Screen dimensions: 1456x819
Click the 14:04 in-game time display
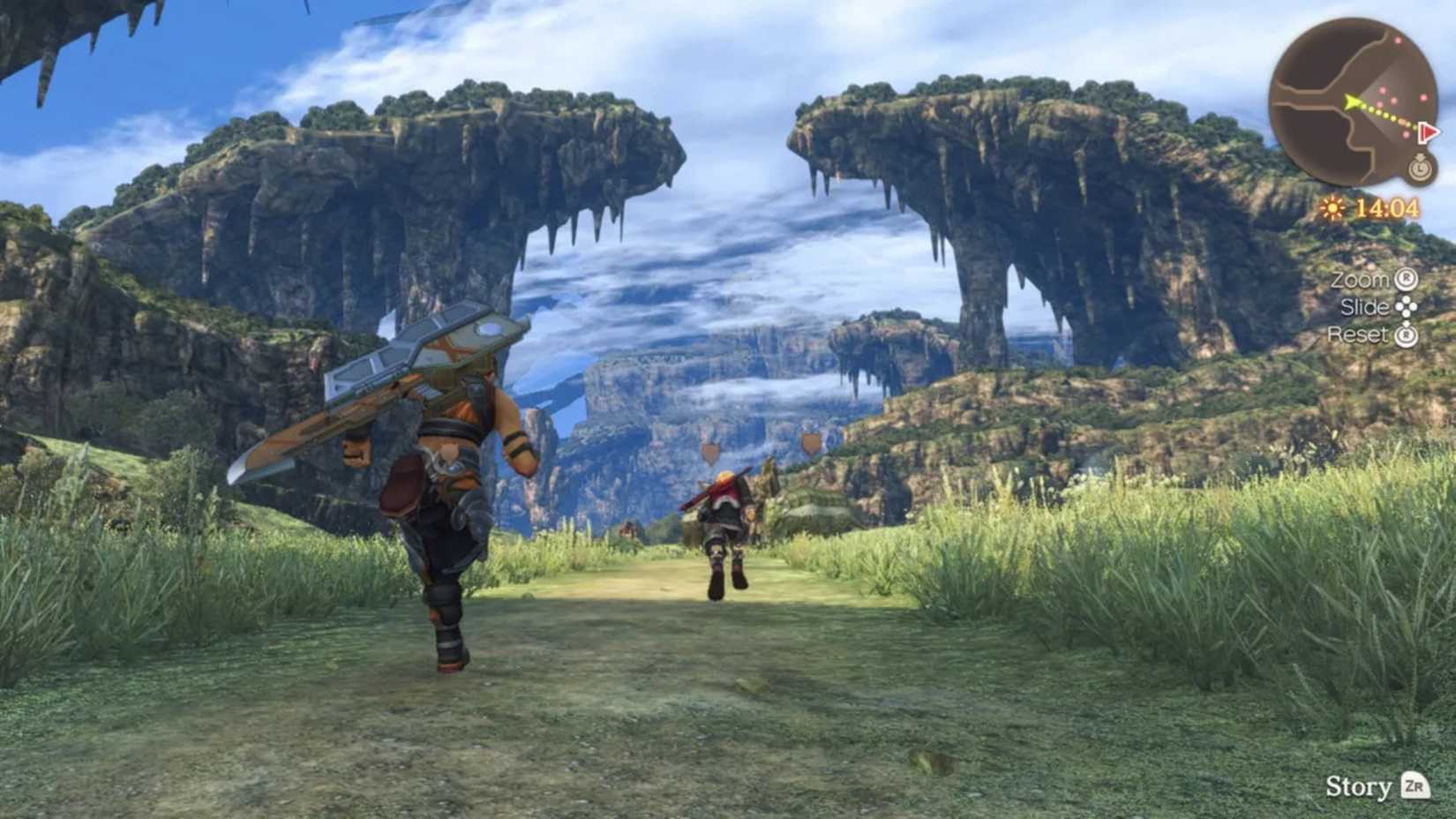coord(1385,207)
